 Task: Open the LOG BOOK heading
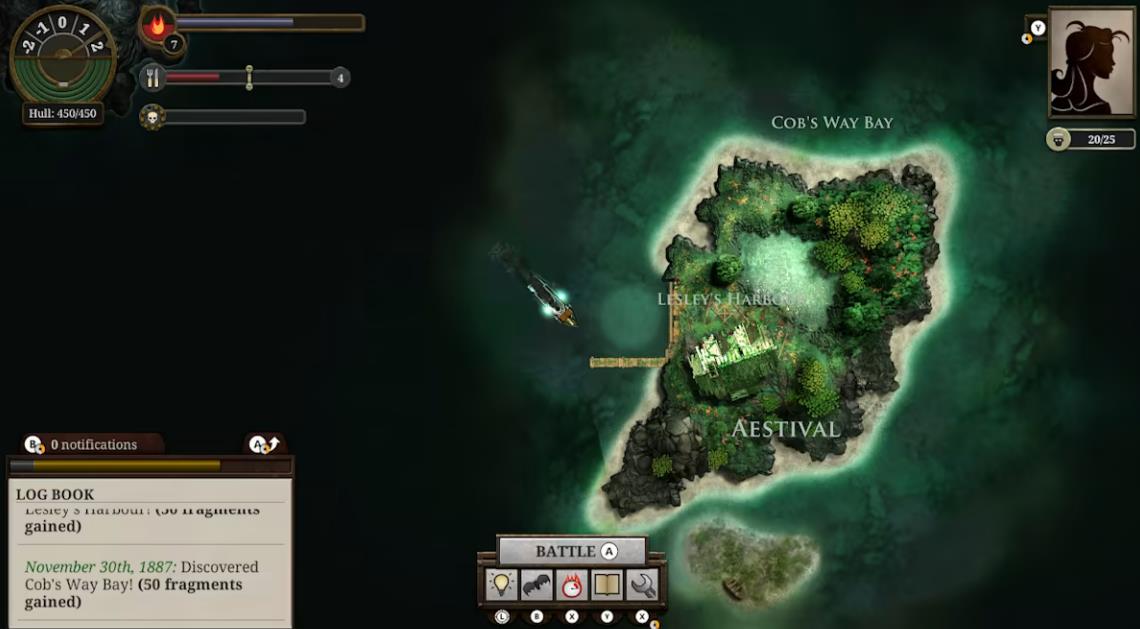click(x=55, y=494)
